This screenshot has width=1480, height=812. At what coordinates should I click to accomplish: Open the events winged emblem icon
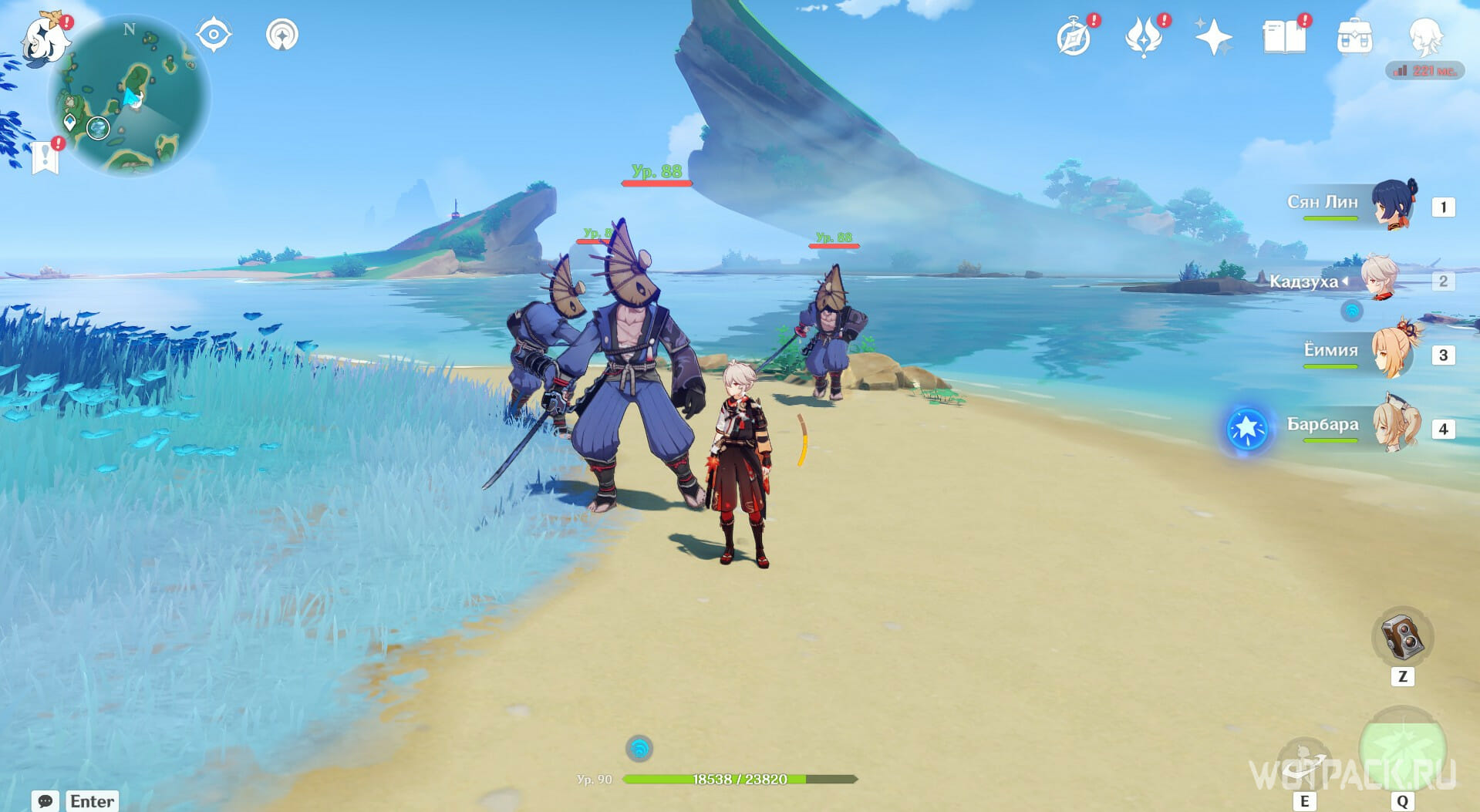point(1143,37)
